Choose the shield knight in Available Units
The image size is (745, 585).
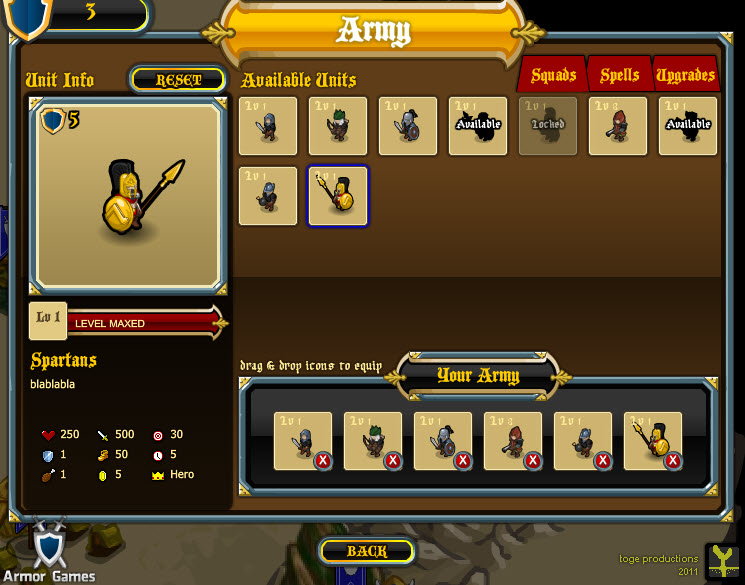pos(408,126)
